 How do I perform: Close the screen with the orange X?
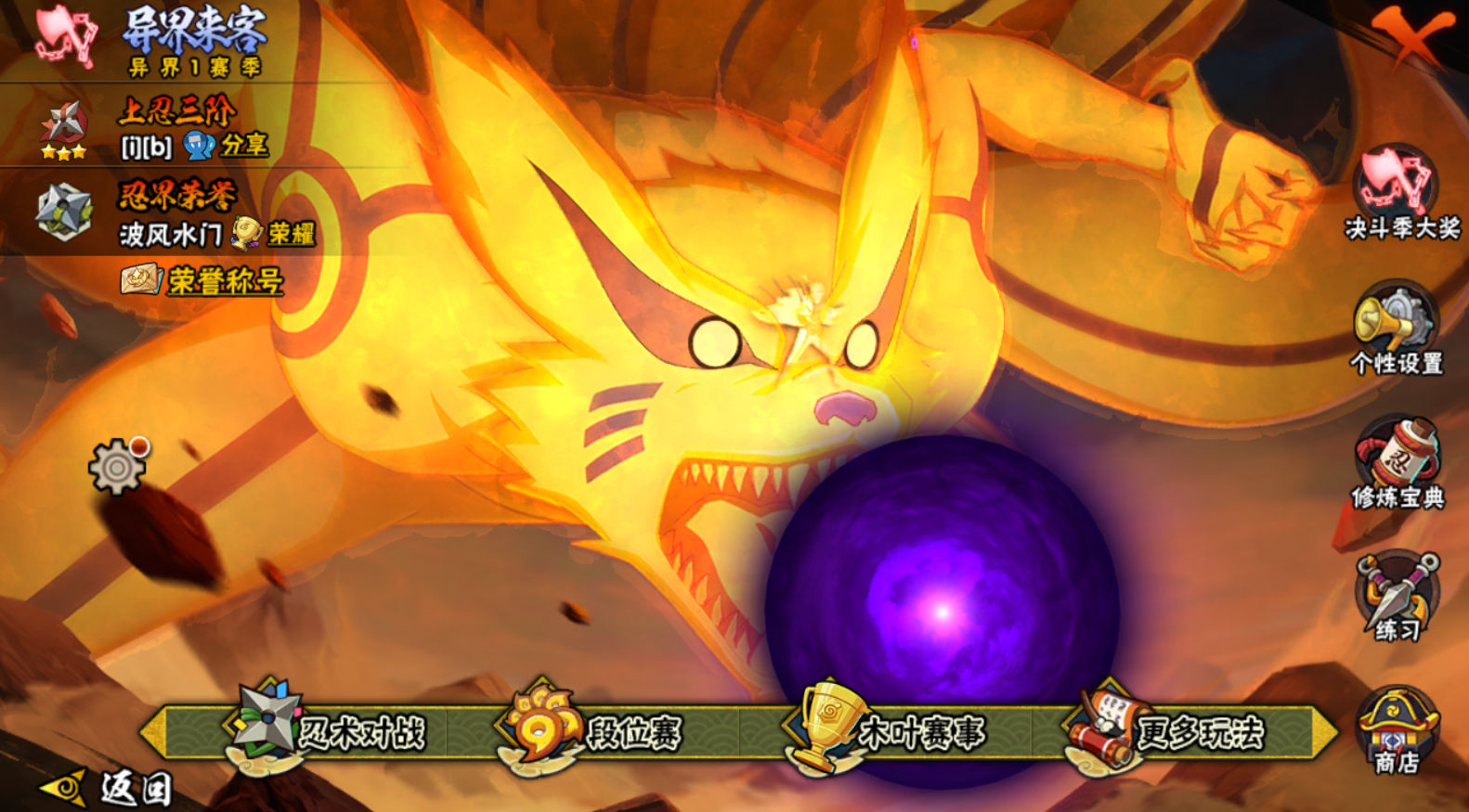[x=1411, y=35]
